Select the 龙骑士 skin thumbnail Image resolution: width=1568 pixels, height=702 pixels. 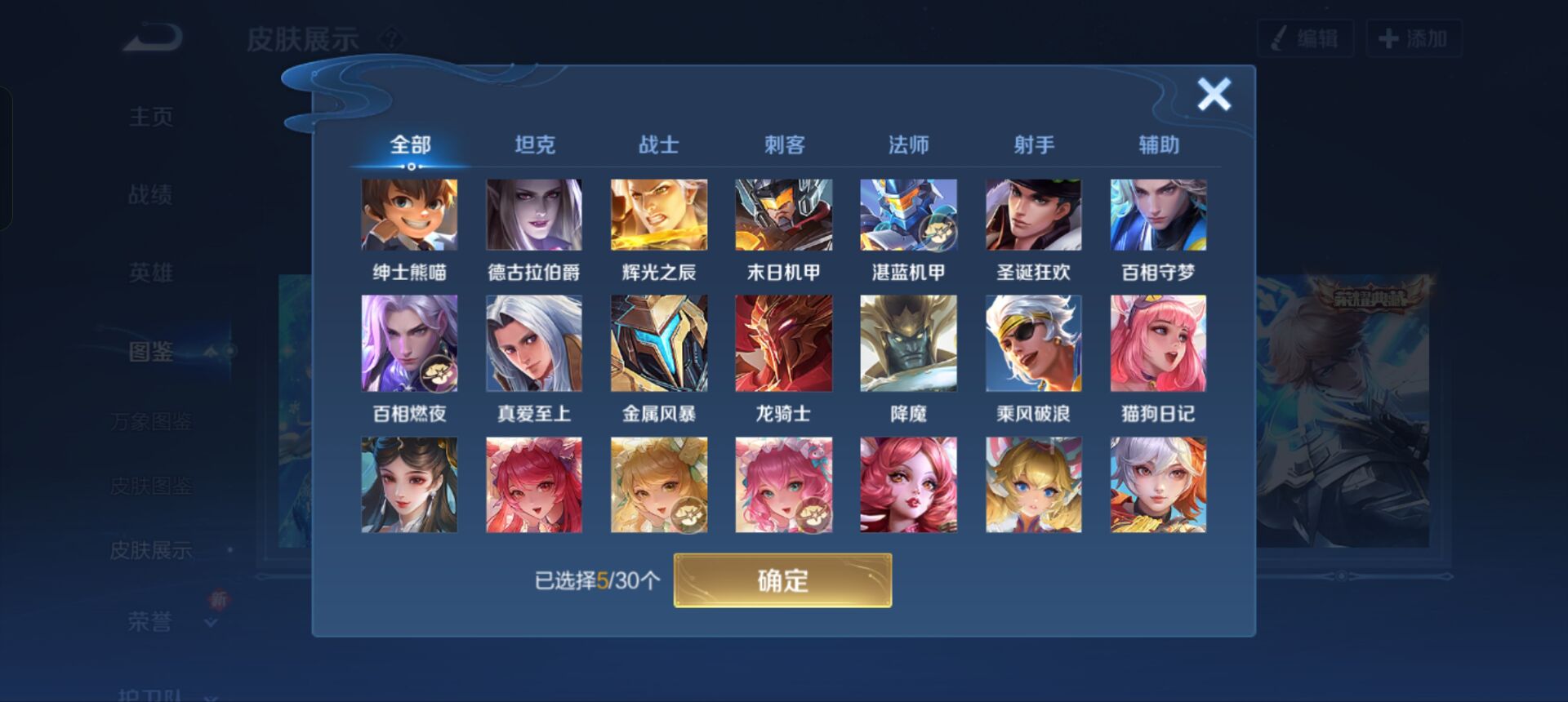785,343
